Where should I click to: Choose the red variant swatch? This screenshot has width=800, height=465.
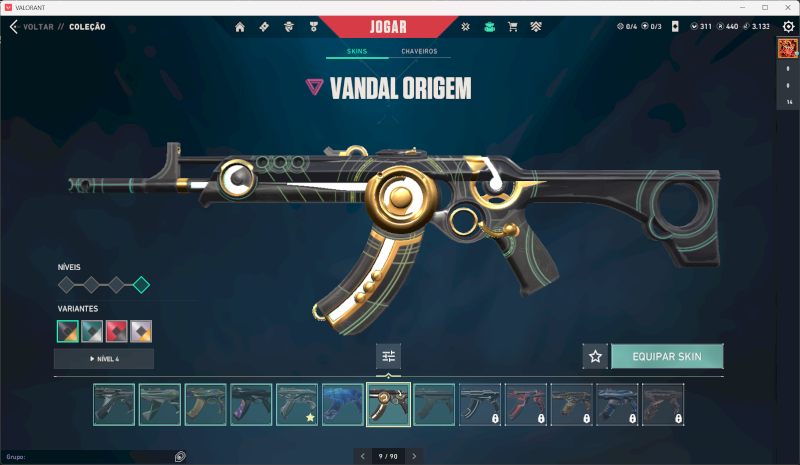coord(116,330)
